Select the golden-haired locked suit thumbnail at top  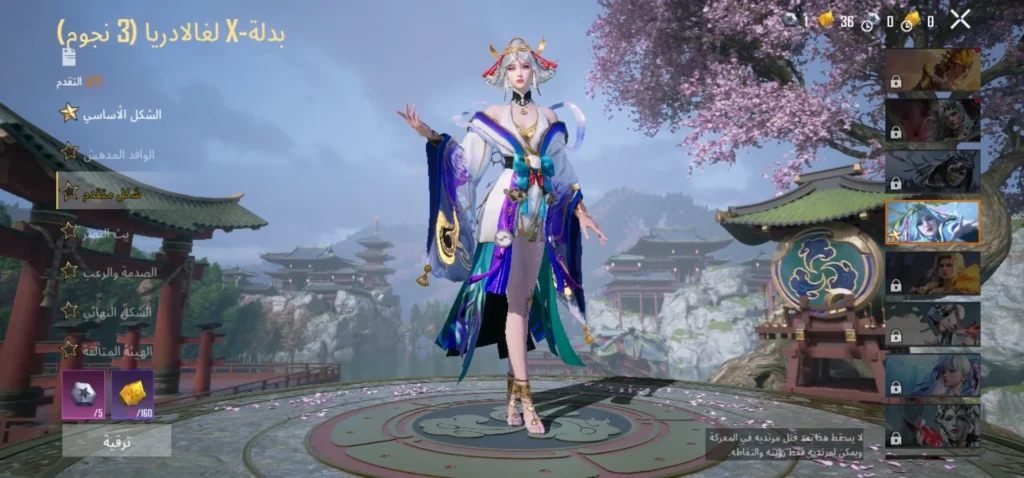click(x=932, y=70)
